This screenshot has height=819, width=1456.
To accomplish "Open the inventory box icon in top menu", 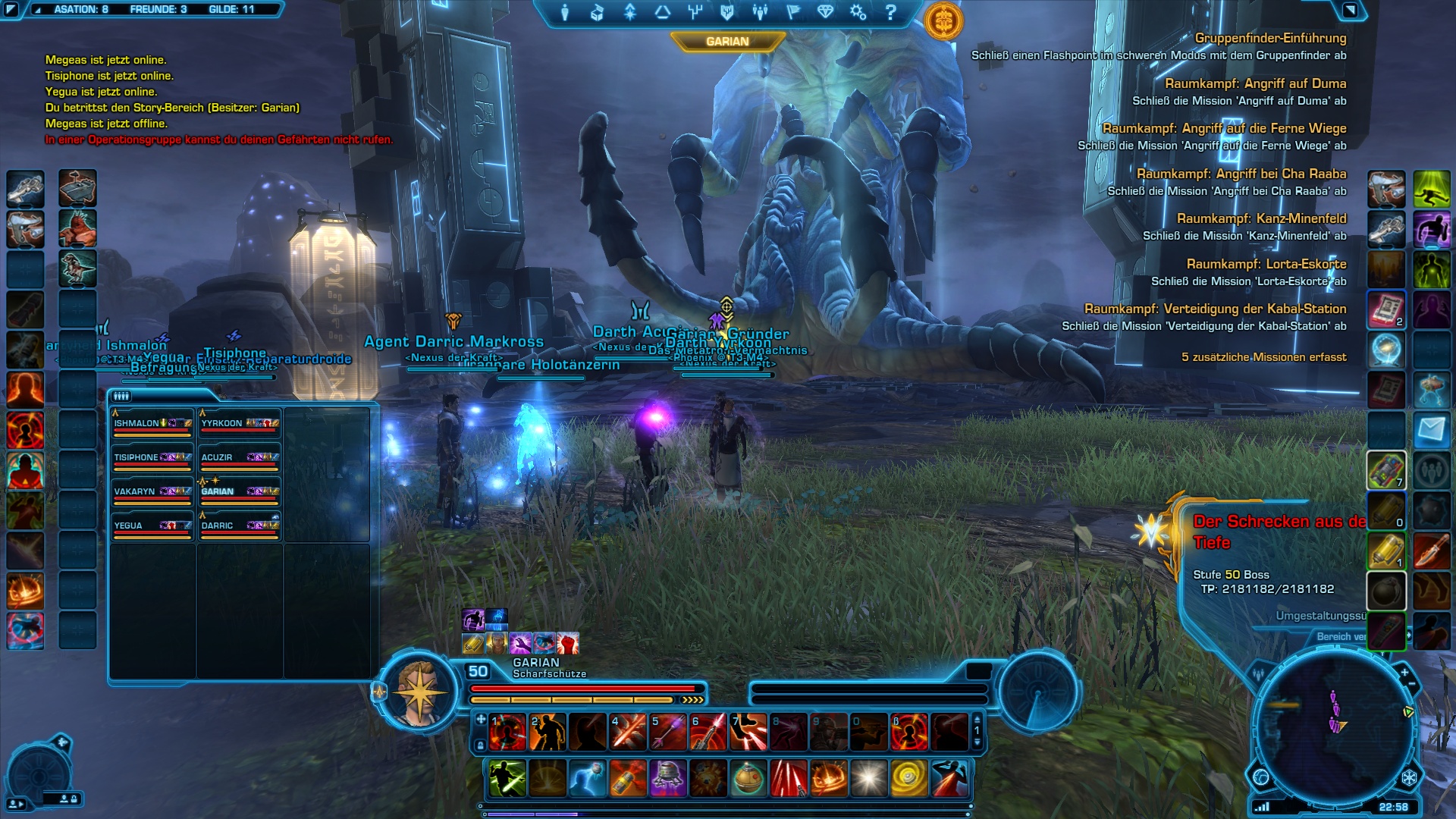I will 597,12.
